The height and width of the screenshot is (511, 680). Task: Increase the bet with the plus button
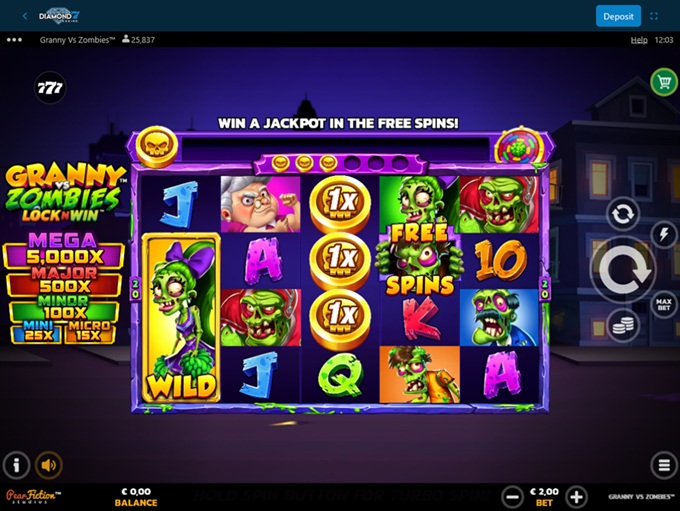[x=577, y=496]
